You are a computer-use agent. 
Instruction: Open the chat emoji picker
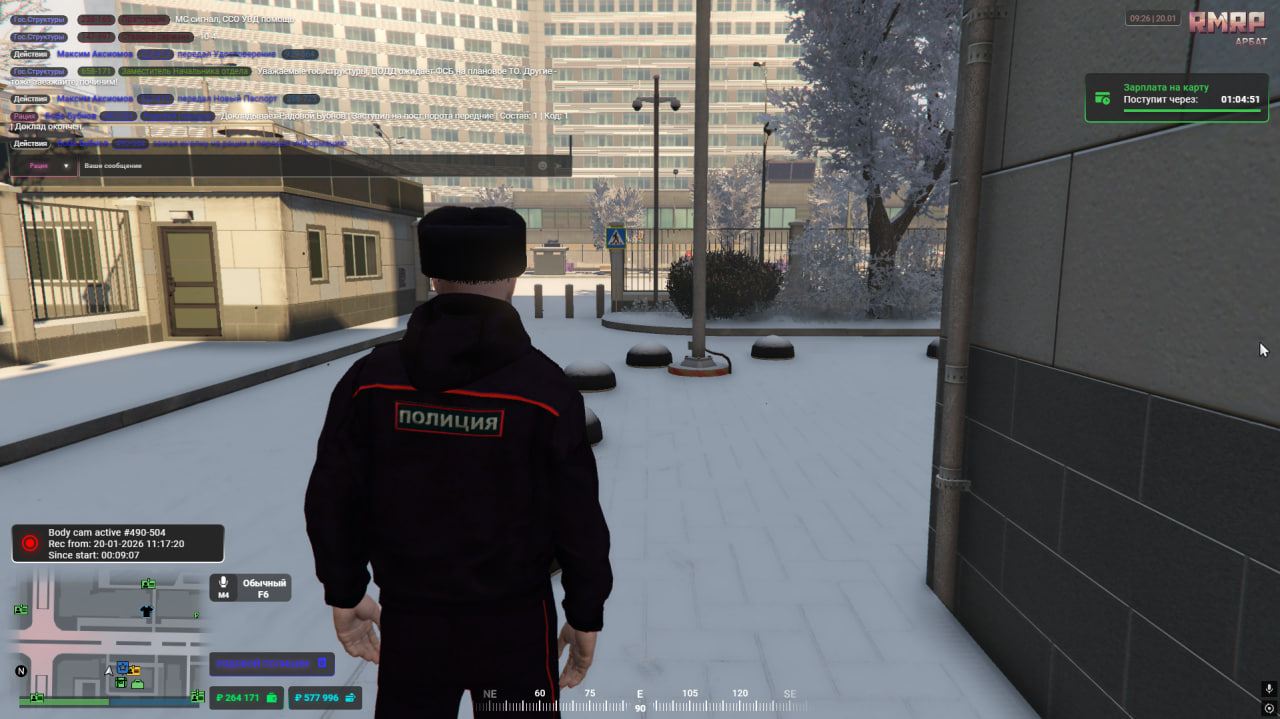[543, 166]
